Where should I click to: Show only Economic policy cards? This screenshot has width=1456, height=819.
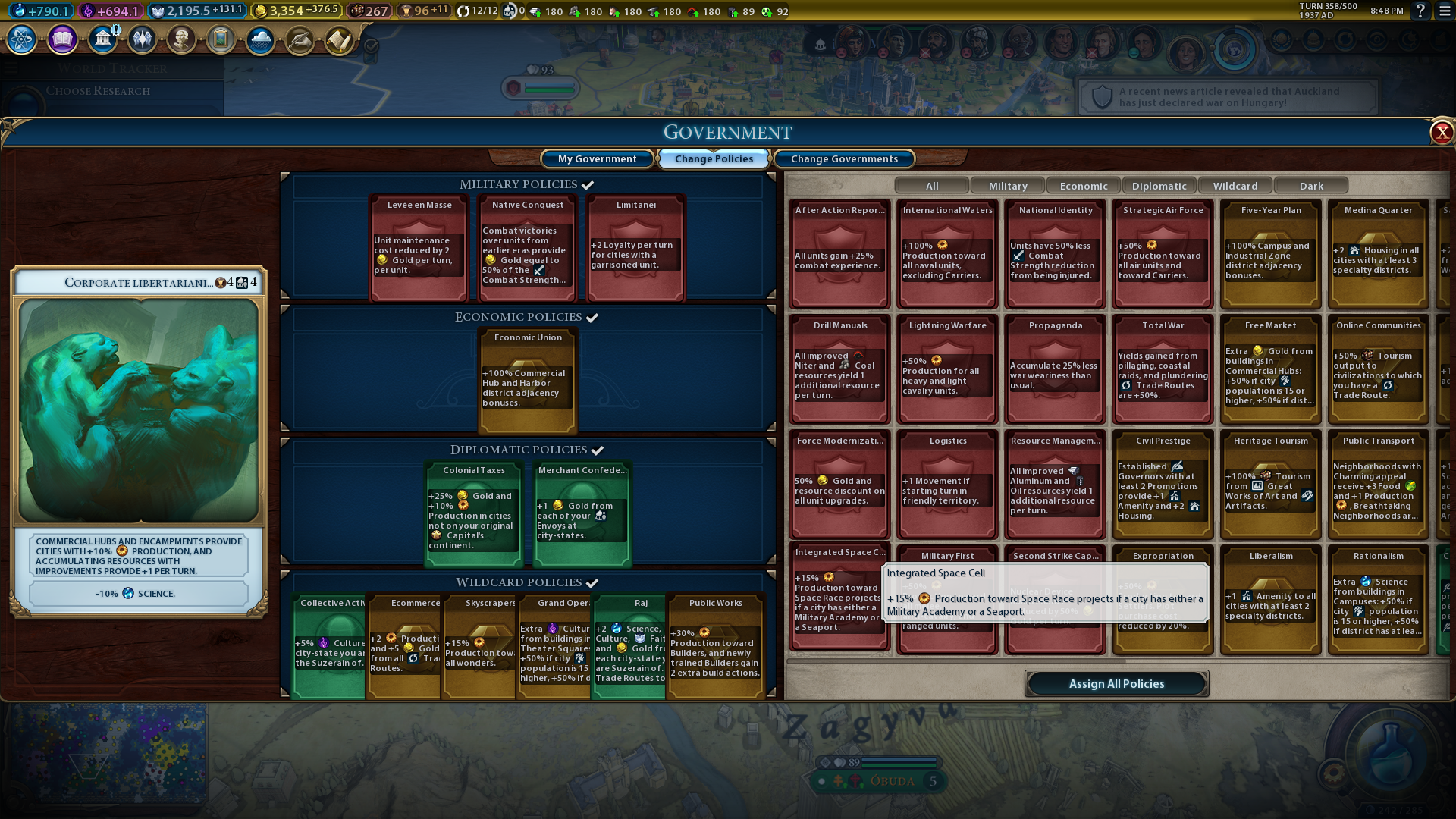1084,186
